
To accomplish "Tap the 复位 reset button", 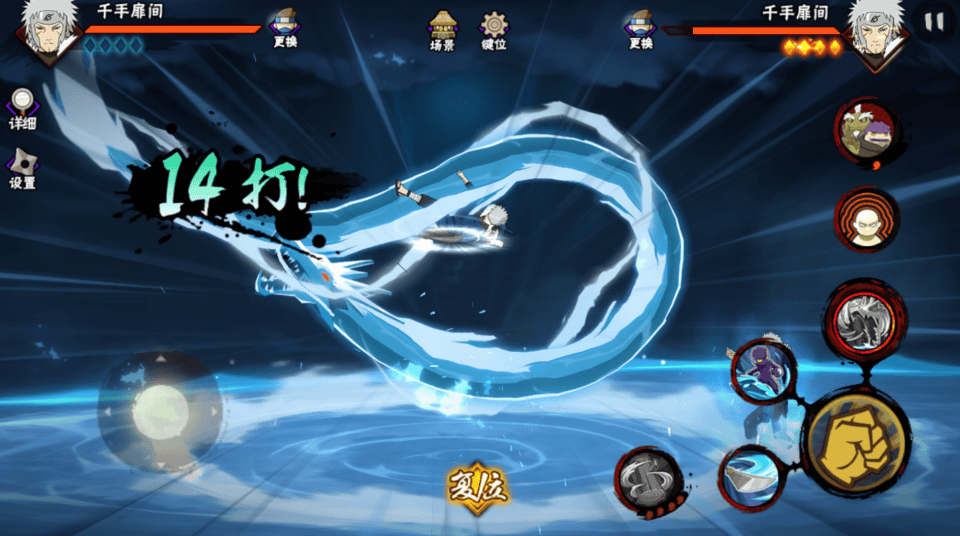I will 477,486.
